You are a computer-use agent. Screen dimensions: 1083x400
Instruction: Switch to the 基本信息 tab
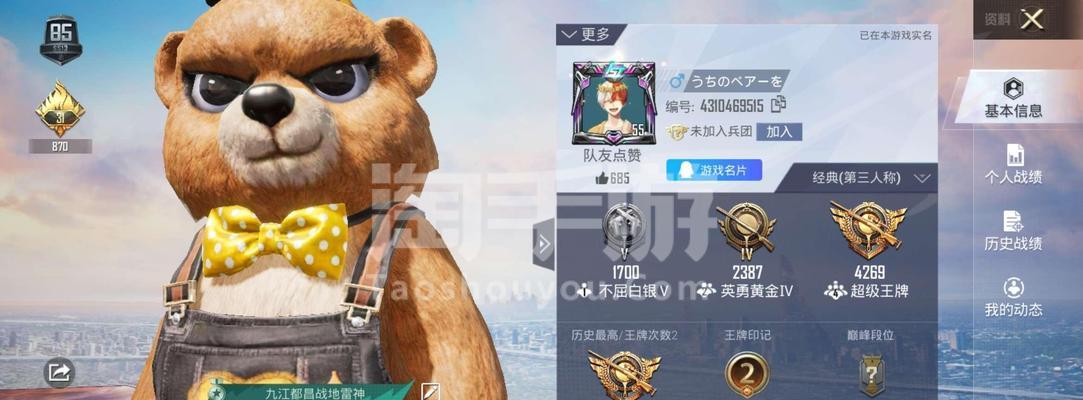click(1013, 99)
